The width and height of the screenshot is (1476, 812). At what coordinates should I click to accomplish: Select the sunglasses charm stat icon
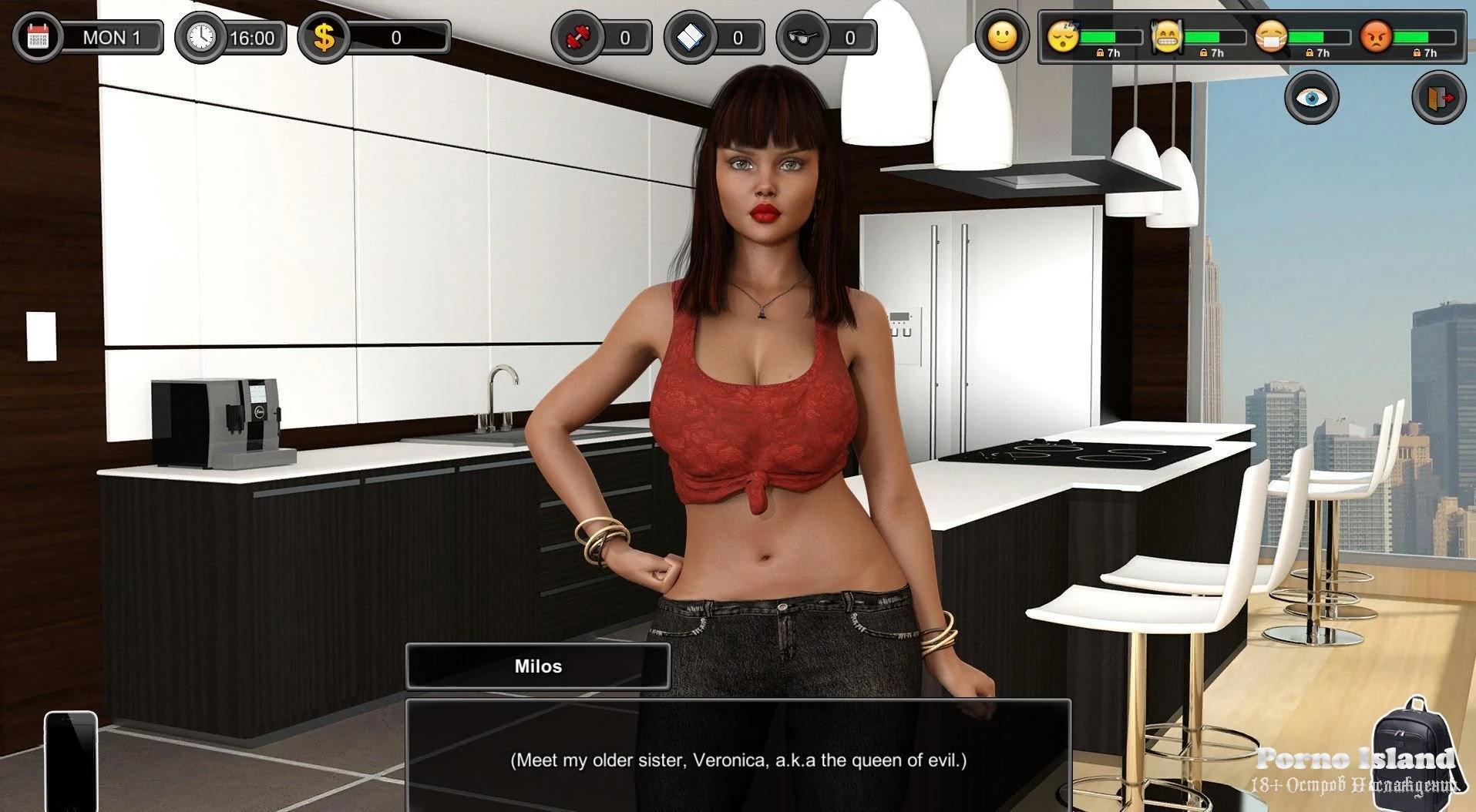(x=803, y=37)
